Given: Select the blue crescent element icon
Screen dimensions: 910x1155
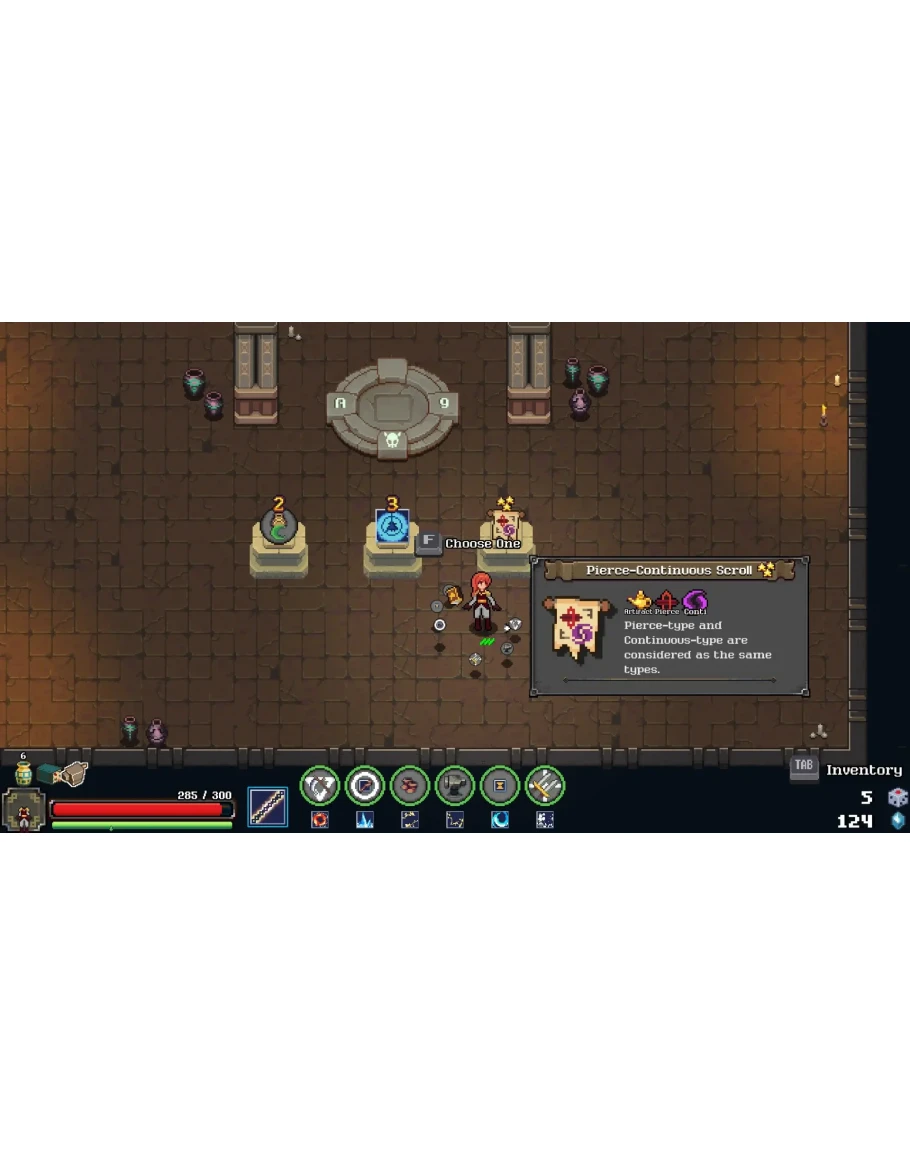Looking at the screenshot, I should (x=499, y=820).
